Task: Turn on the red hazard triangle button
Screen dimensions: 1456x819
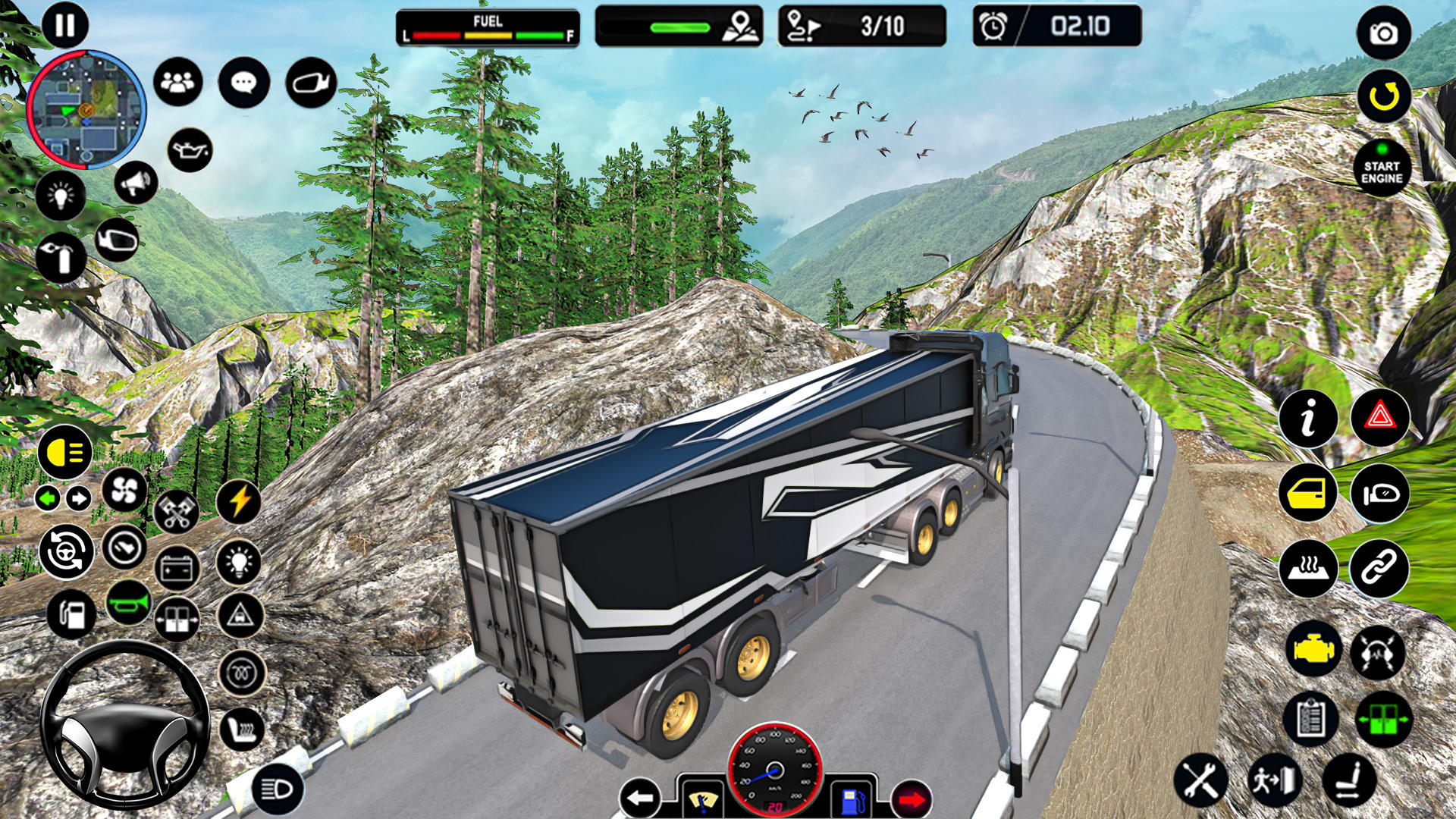Action: point(1379,417)
